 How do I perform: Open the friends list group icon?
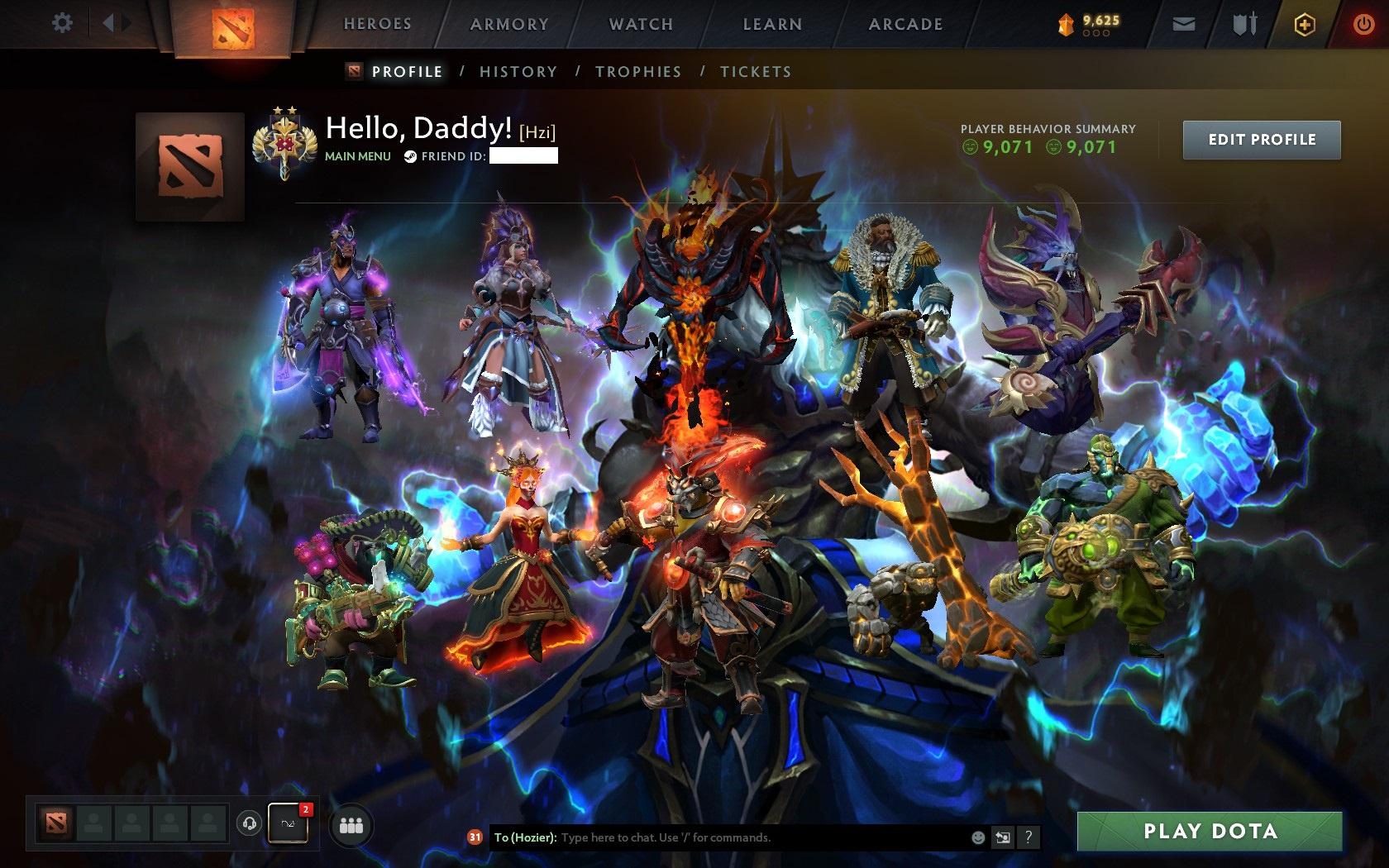[351, 824]
